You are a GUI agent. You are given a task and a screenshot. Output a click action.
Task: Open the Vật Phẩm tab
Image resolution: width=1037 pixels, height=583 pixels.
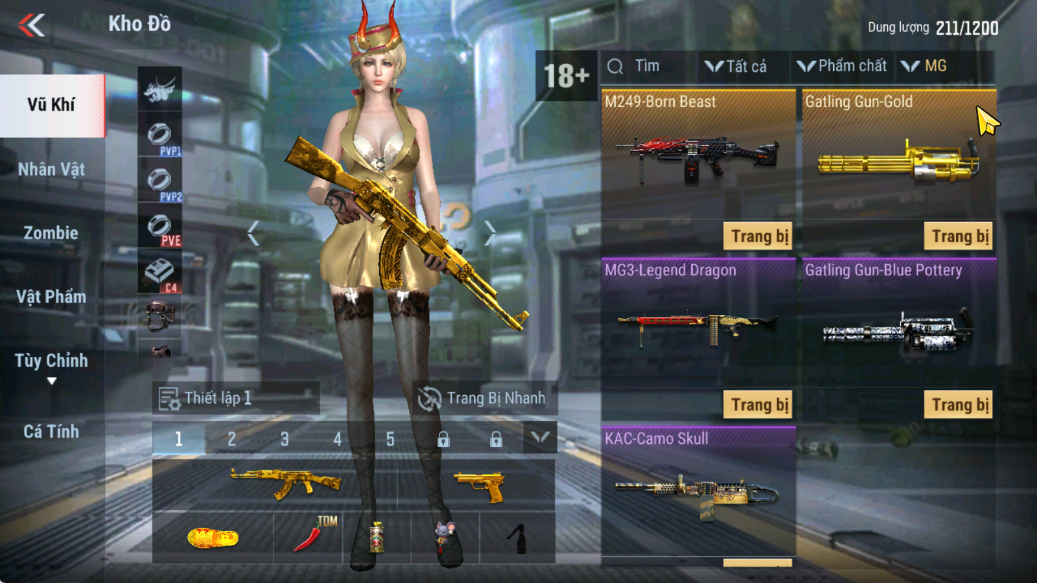click(51, 297)
